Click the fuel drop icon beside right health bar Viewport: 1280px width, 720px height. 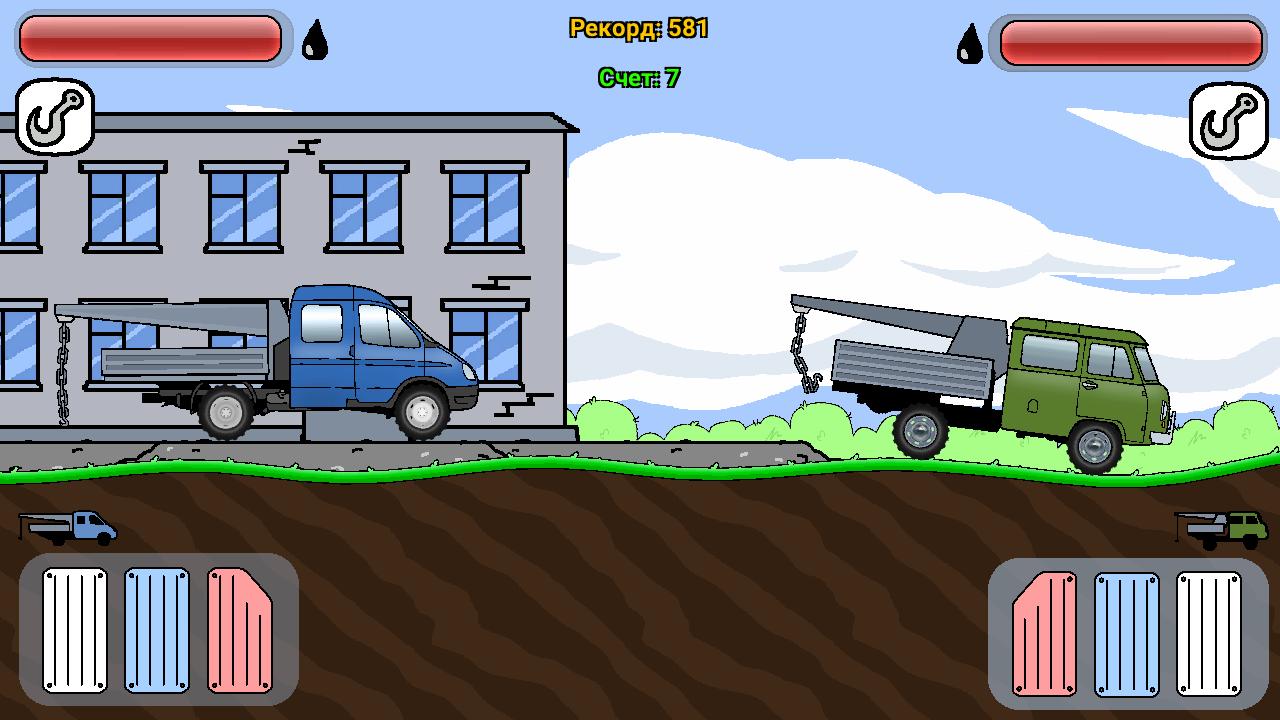[x=967, y=44]
